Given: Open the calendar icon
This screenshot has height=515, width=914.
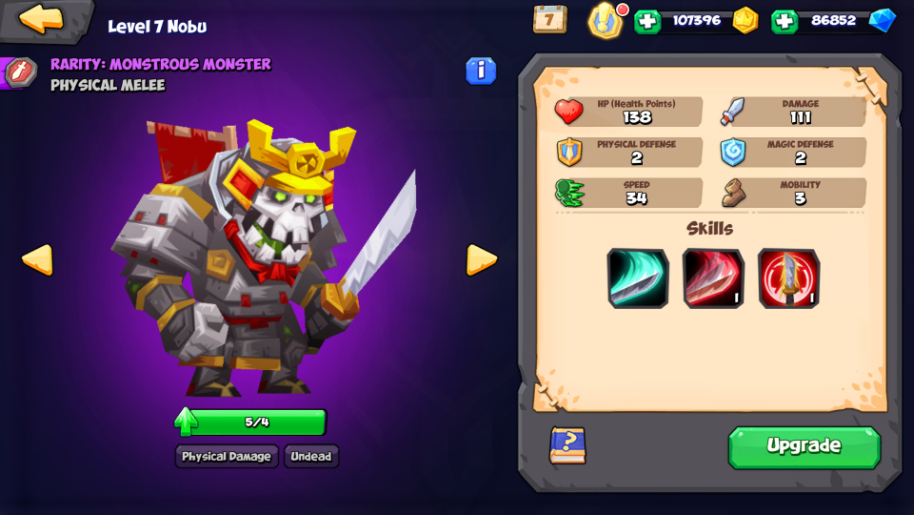Looking at the screenshot, I should (549, 19).
